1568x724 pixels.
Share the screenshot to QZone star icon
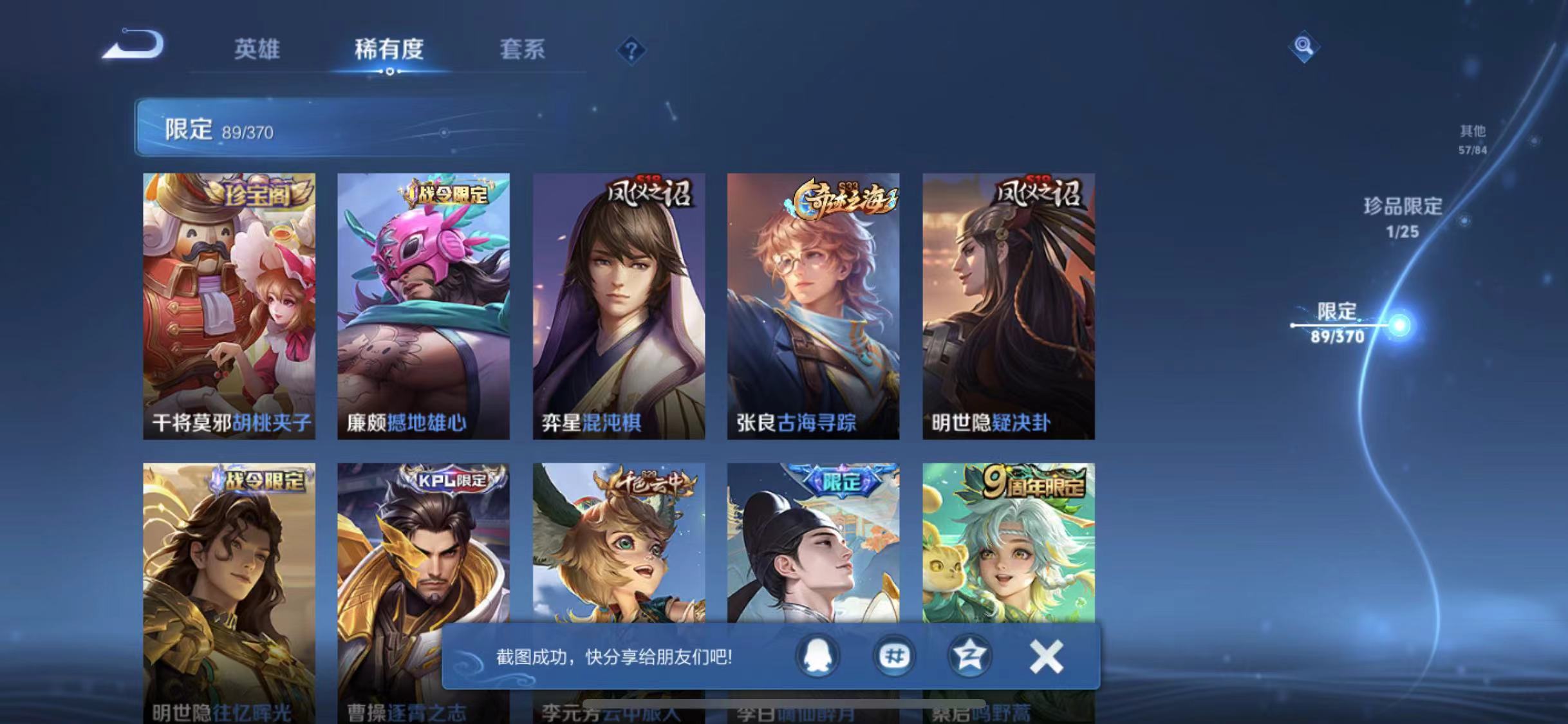click(972, 656)
